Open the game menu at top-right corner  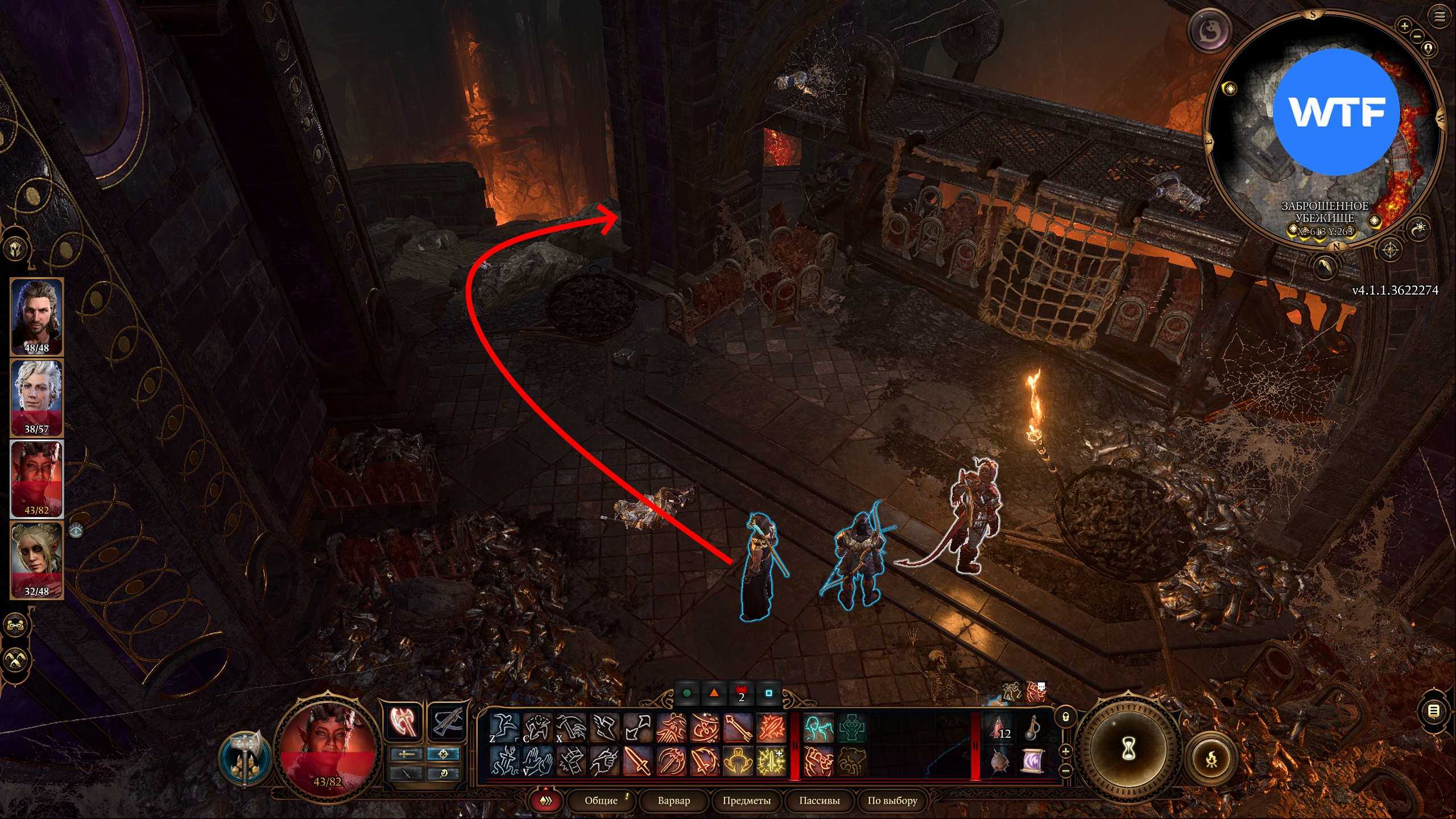[1440, 16]
